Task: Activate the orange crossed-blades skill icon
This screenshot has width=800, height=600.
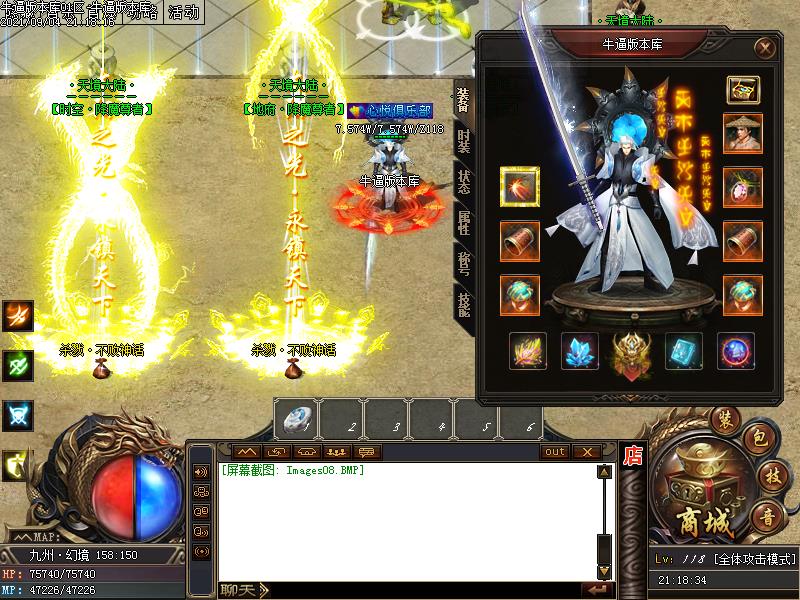Action: tap(18, 316)
